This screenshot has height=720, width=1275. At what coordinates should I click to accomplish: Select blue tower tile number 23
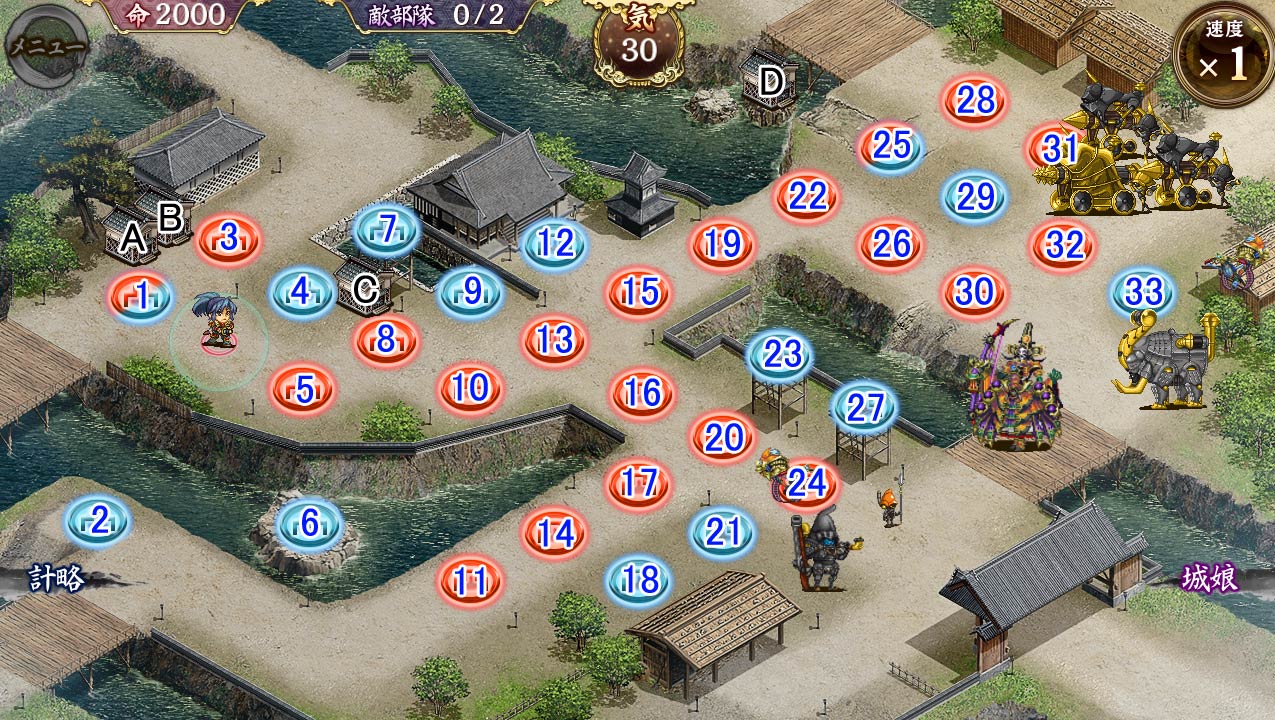[780, 354]
